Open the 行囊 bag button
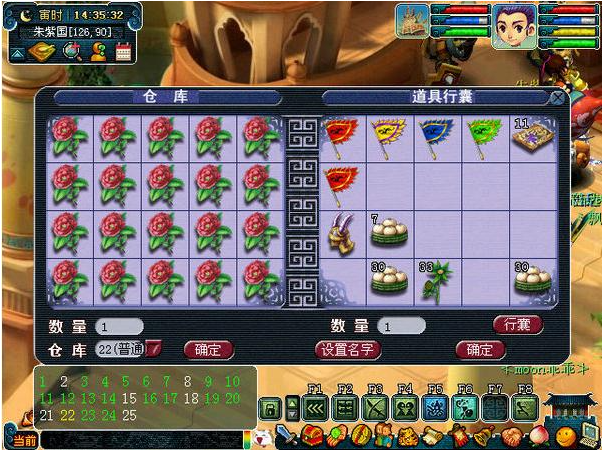Screen dimensions: 602x450 [518, 324]
